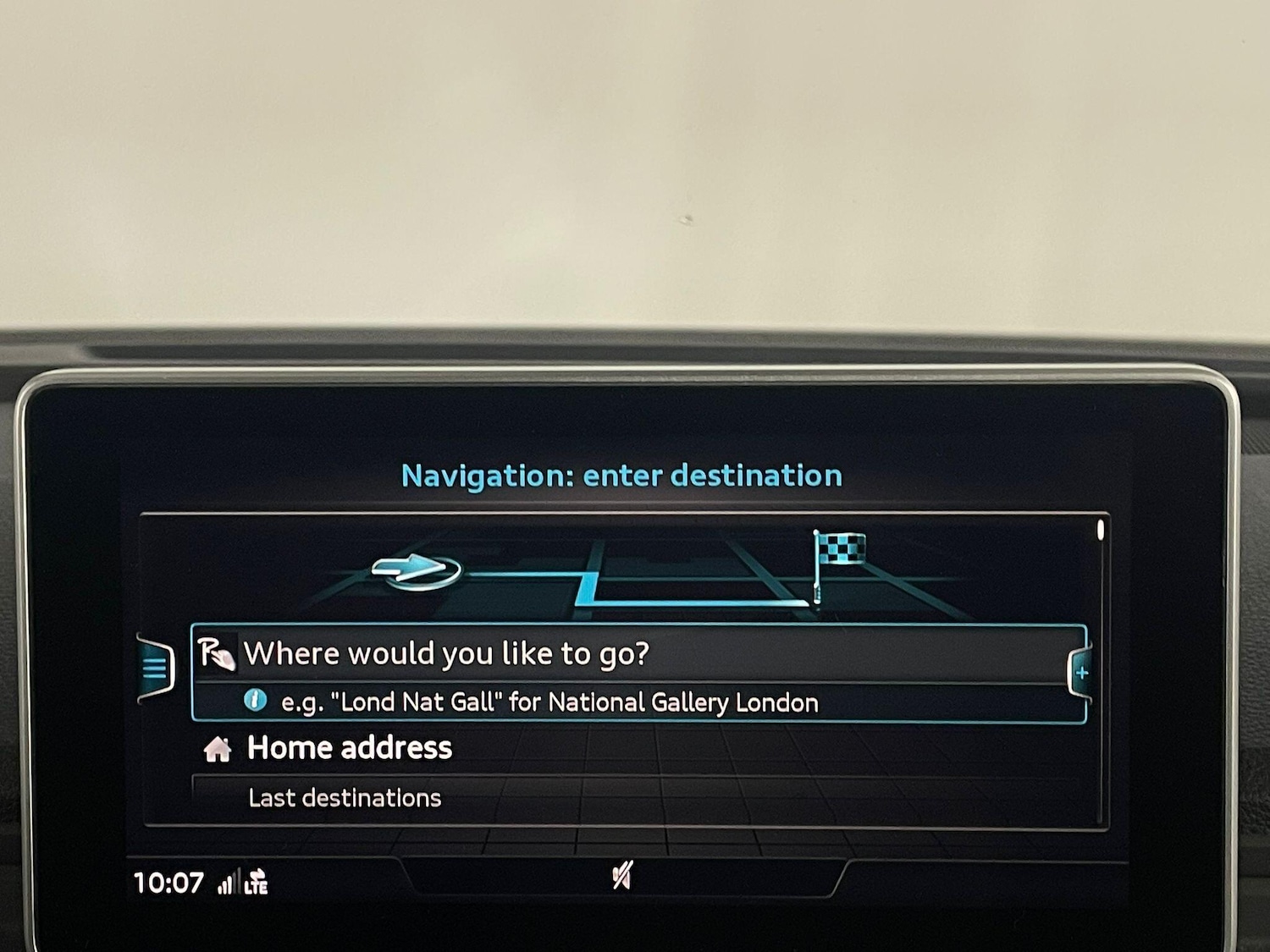Image resolution: width=1270 pixels, height=952 pixels.
Task: Open the right-side plus options tab
Action: [1080, 674]
